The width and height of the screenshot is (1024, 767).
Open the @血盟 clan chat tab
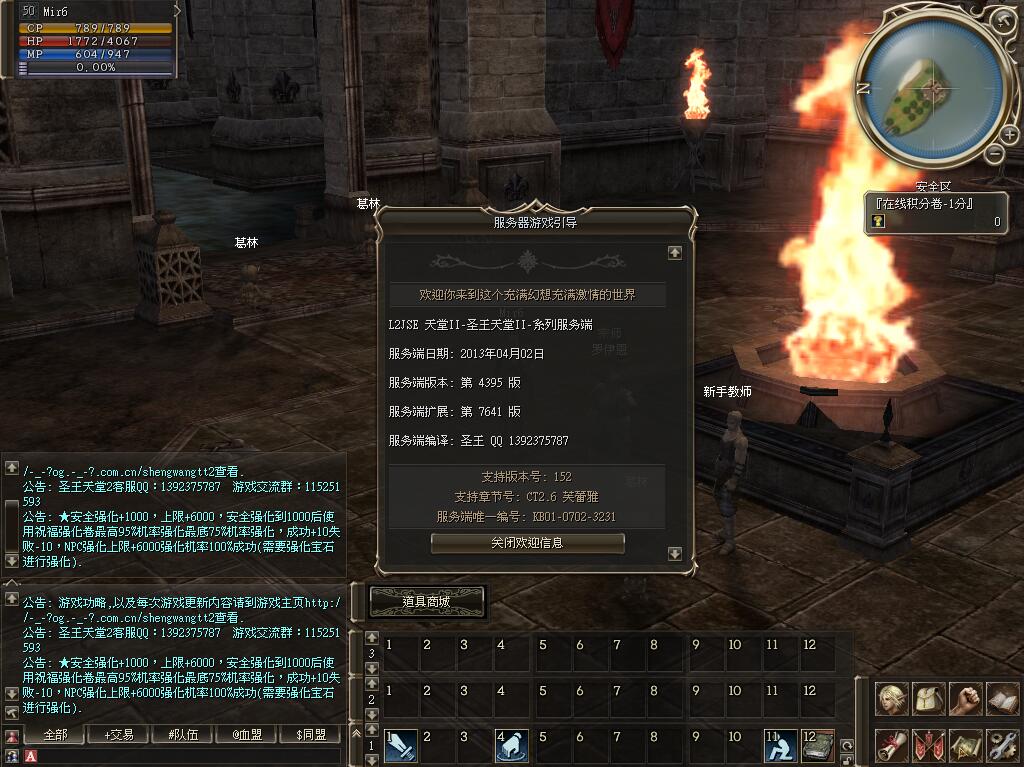(247, 735)
